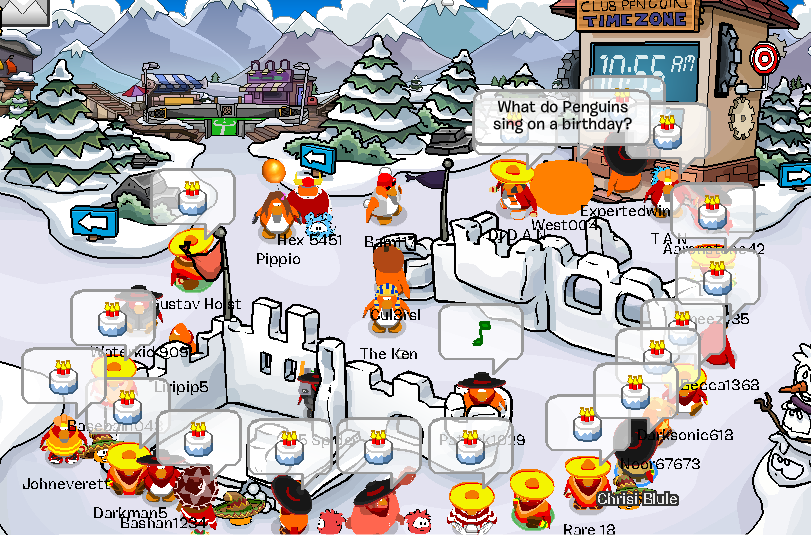Click the gray mountain thumbnail icon
The image size is (811, 535).
point(24,10)
